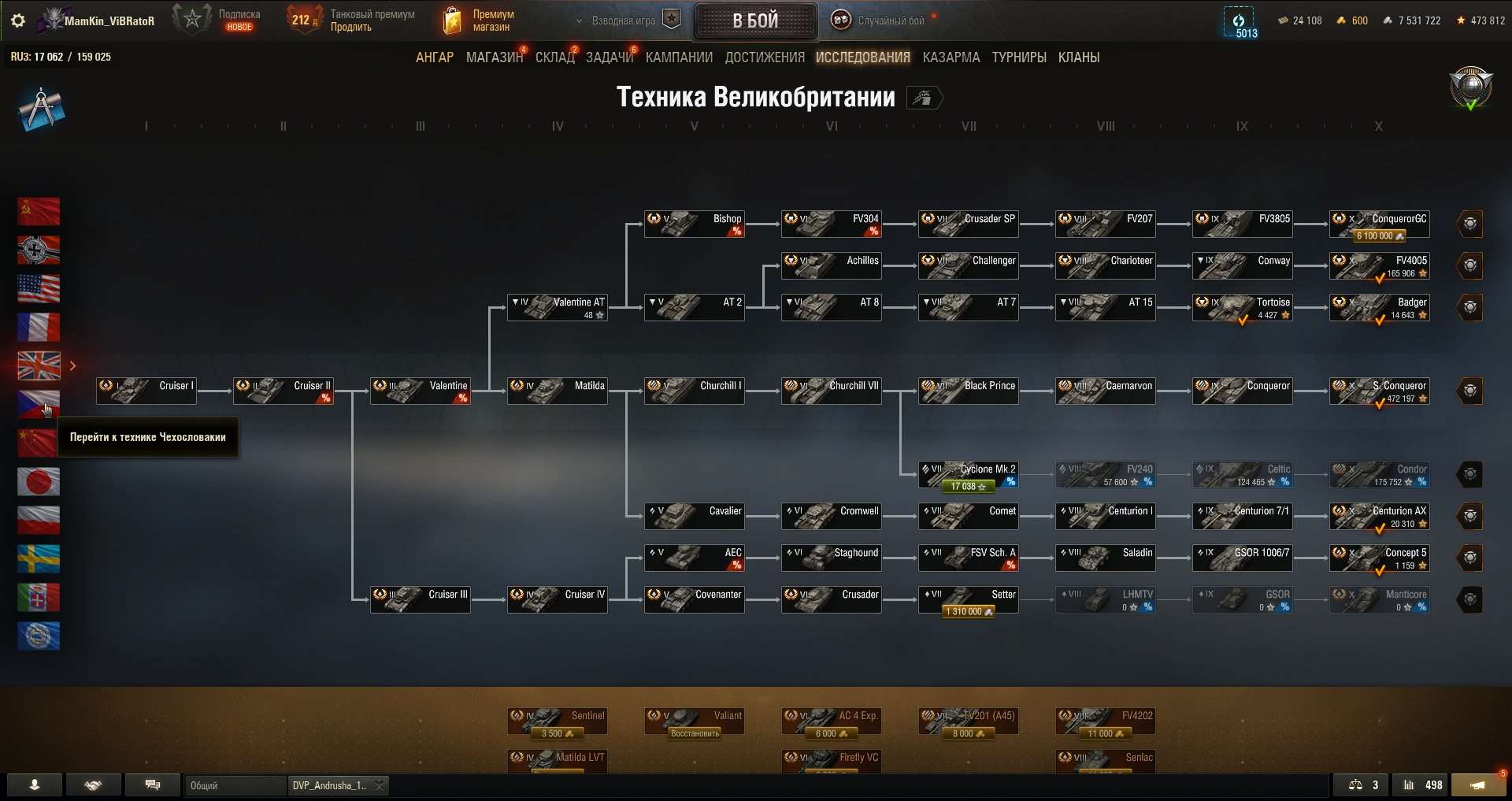Open the Премиум магазин shopping bag icon
This screenshot has width=1512, height=801.
pyautogui.click(x=452, y=20)
